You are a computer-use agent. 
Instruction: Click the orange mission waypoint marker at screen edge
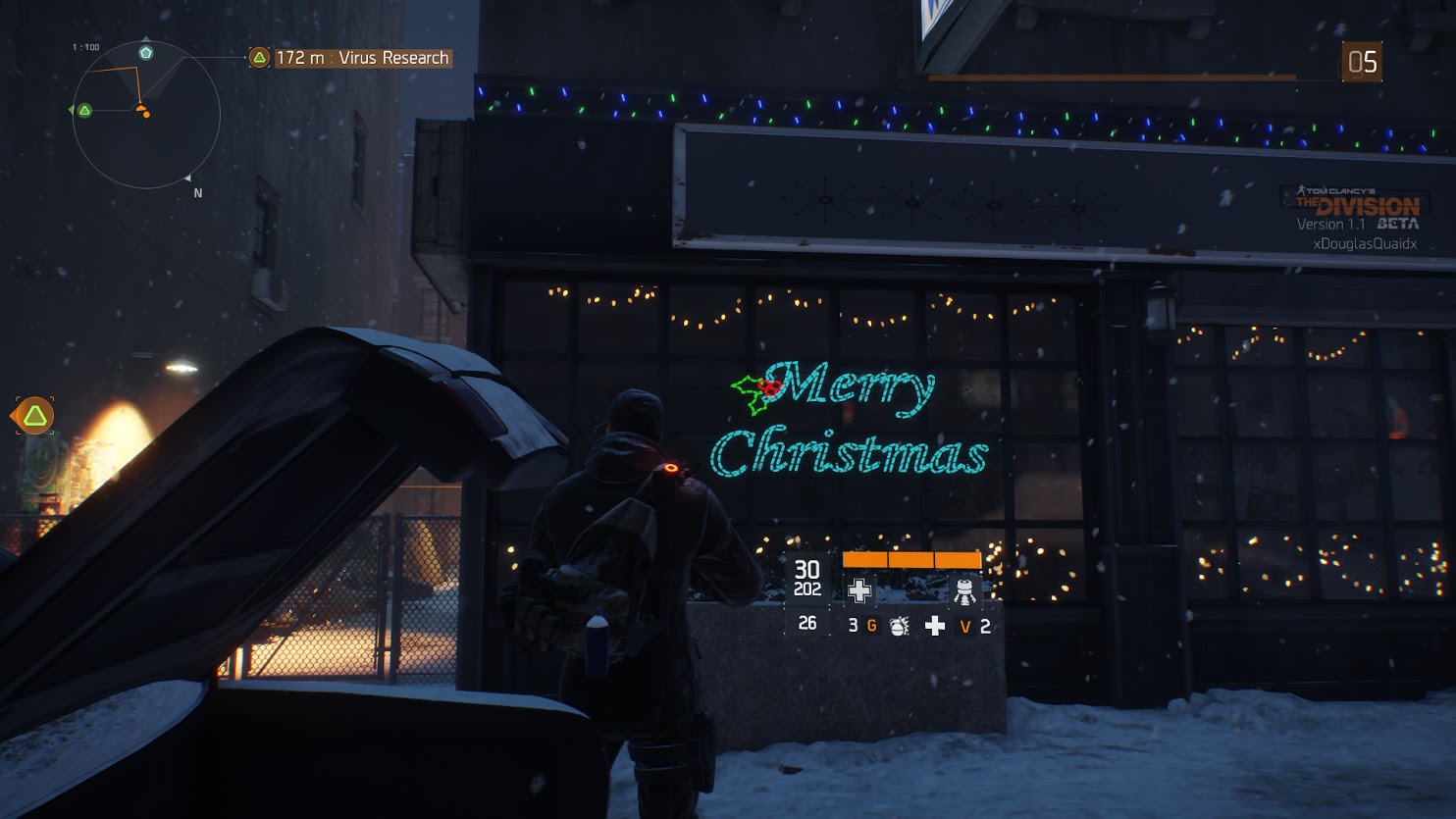click(x=35, y=416)
